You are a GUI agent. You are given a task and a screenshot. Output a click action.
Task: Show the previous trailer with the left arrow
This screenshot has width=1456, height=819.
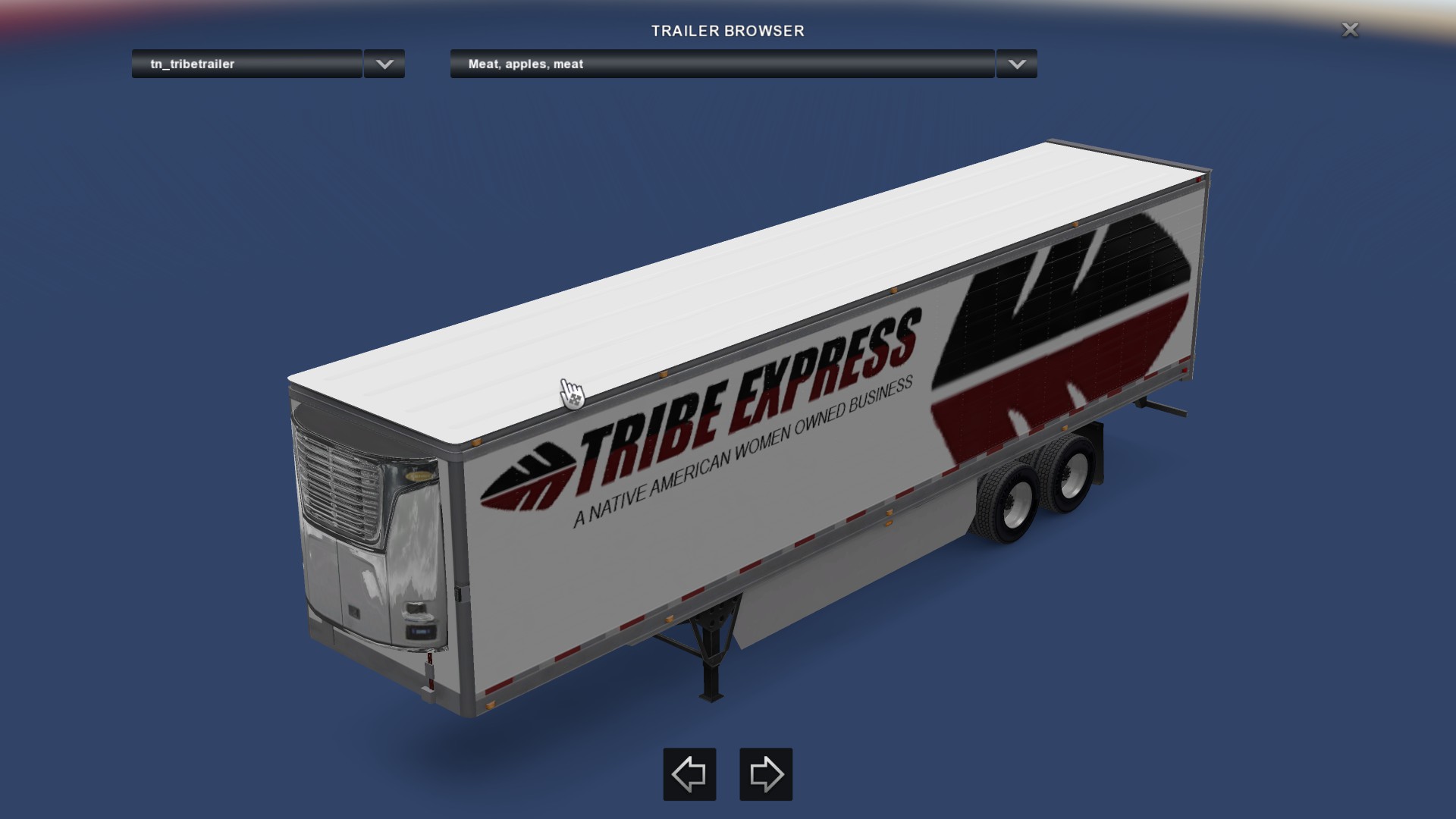[x=689, y=774]
